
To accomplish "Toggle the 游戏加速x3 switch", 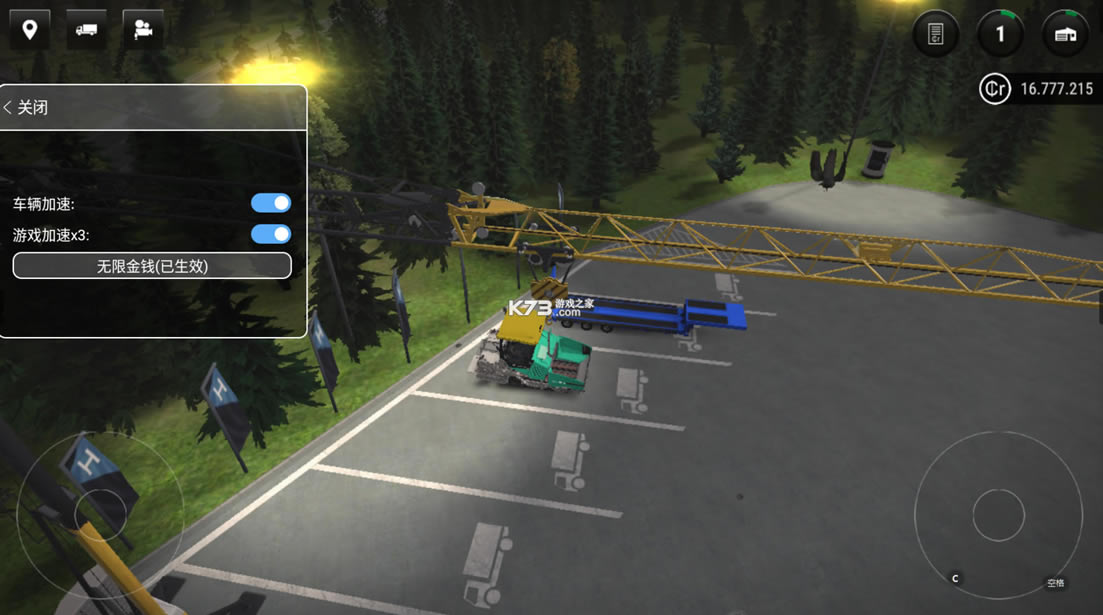I will coord(271,234).
